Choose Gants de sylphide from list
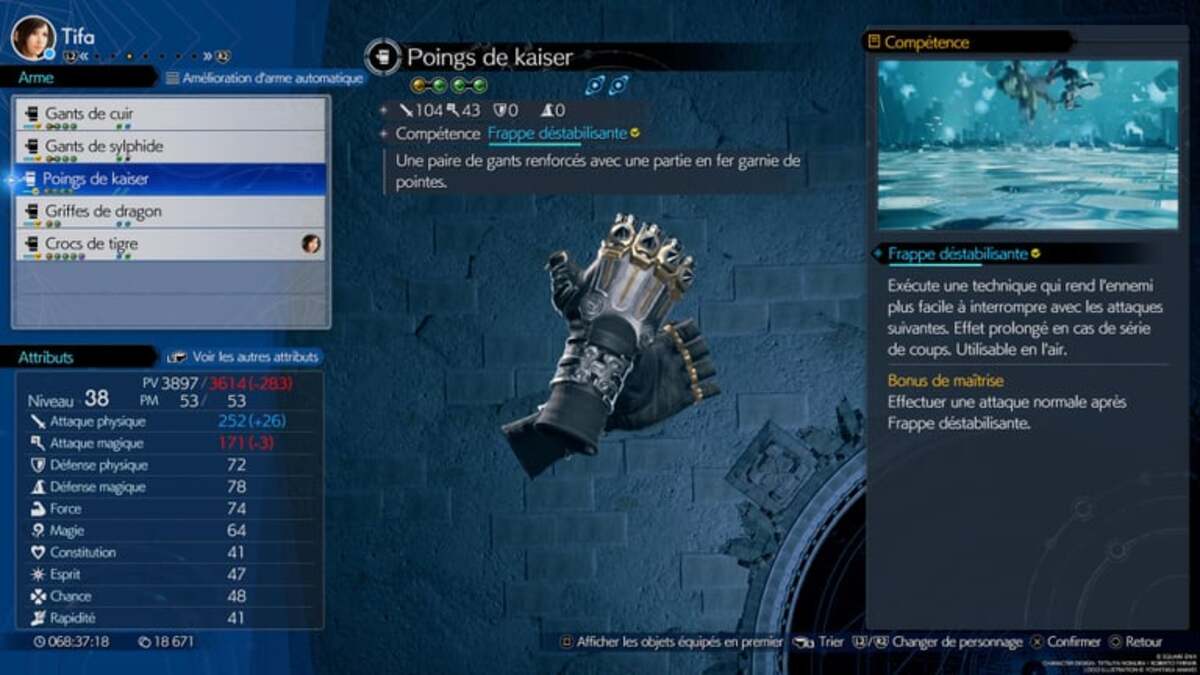 [x=170, y=147]
